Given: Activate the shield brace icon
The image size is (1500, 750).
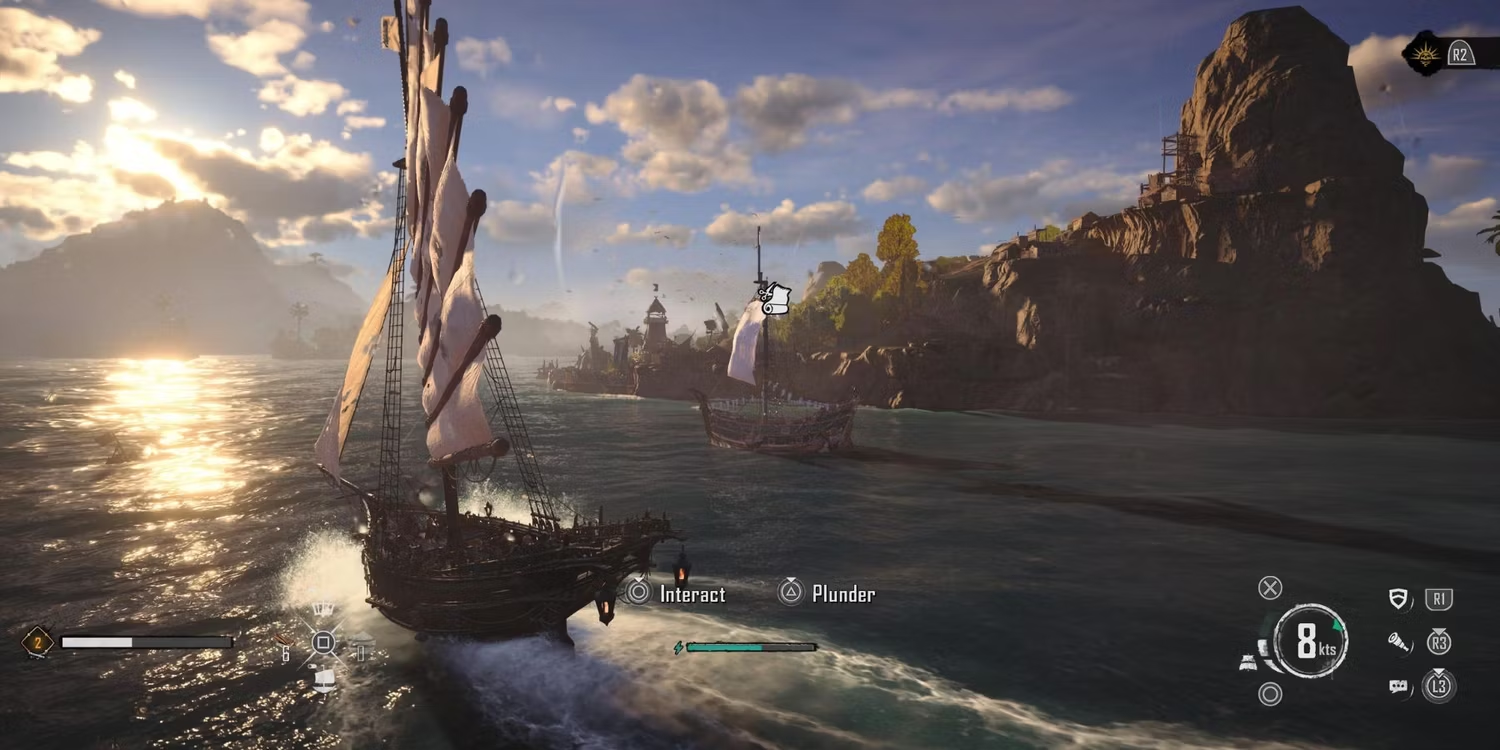Looking at the screenshot, I should 1399,599.
